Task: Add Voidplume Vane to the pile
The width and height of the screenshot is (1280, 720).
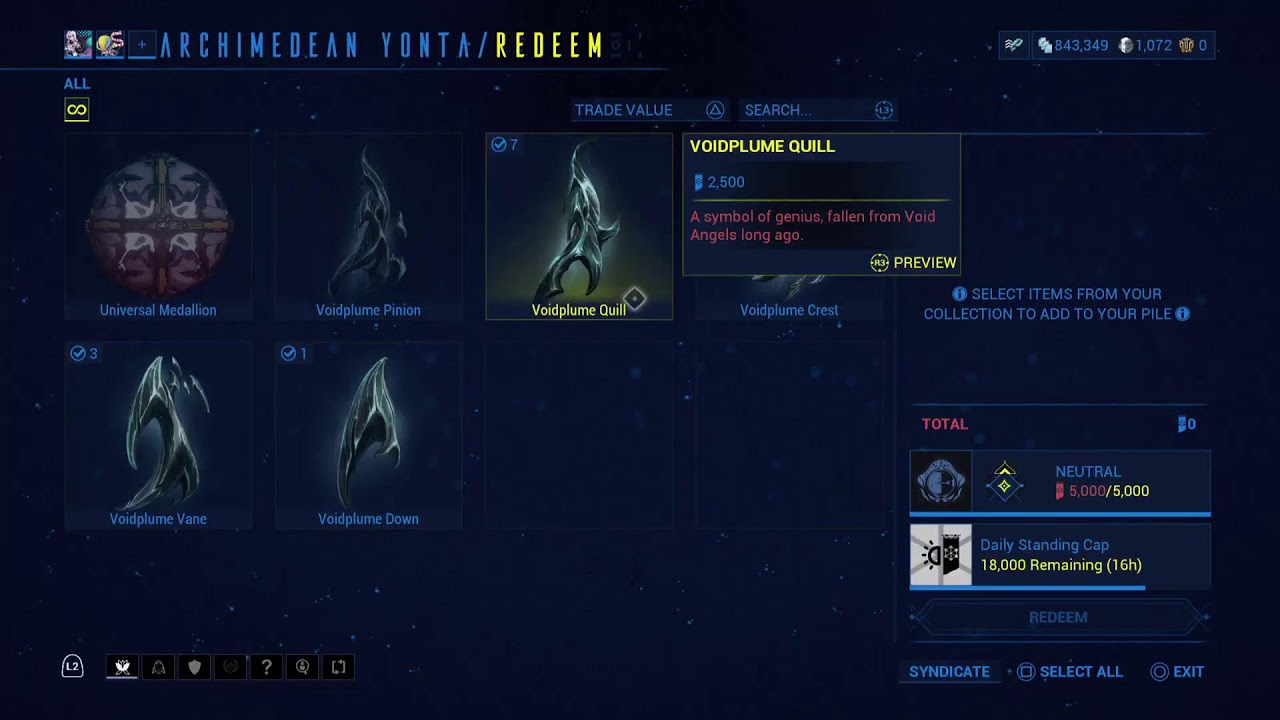Action: [158, 435]
